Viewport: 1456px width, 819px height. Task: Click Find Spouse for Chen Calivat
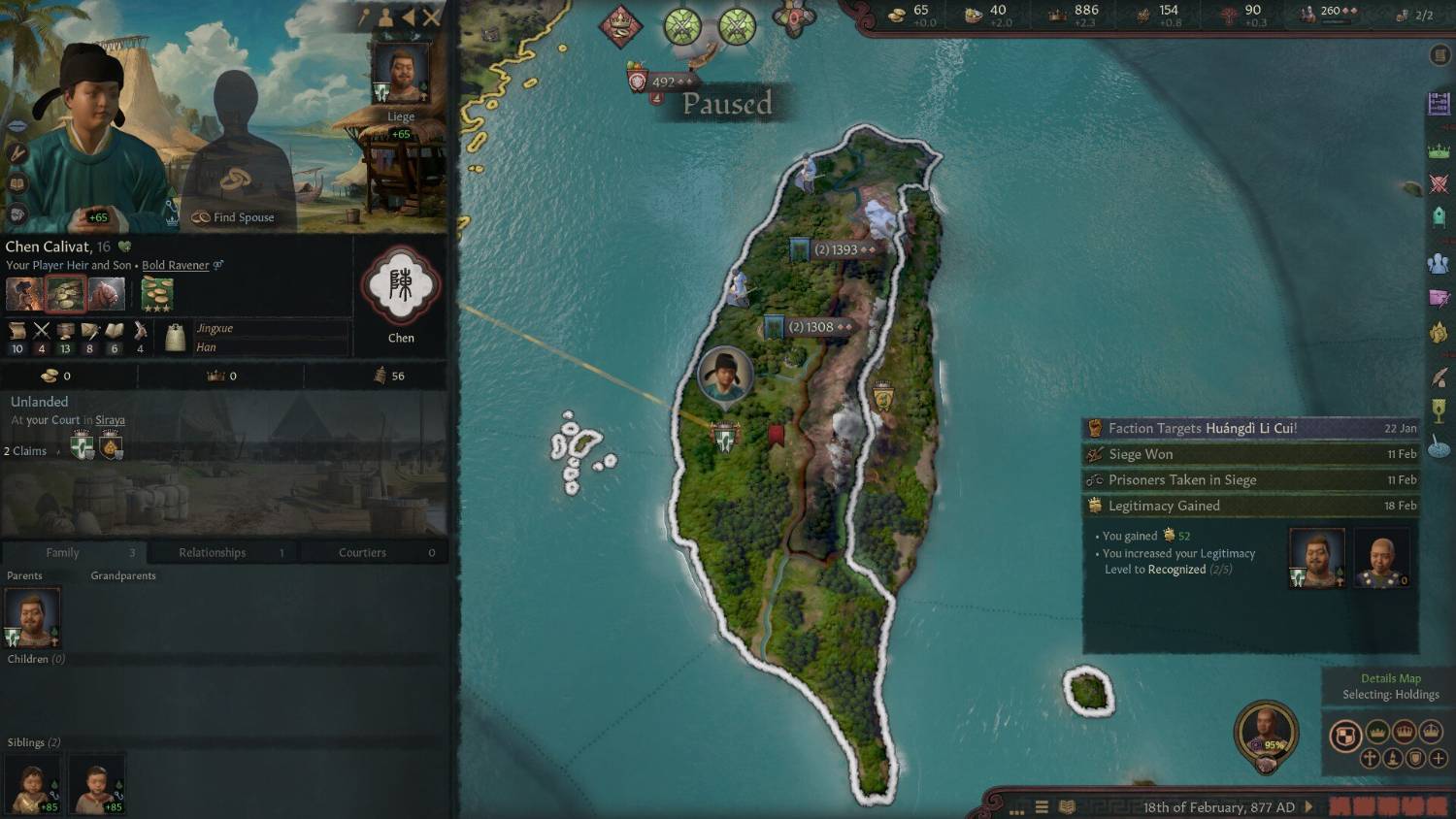click(x=233, y=217)
